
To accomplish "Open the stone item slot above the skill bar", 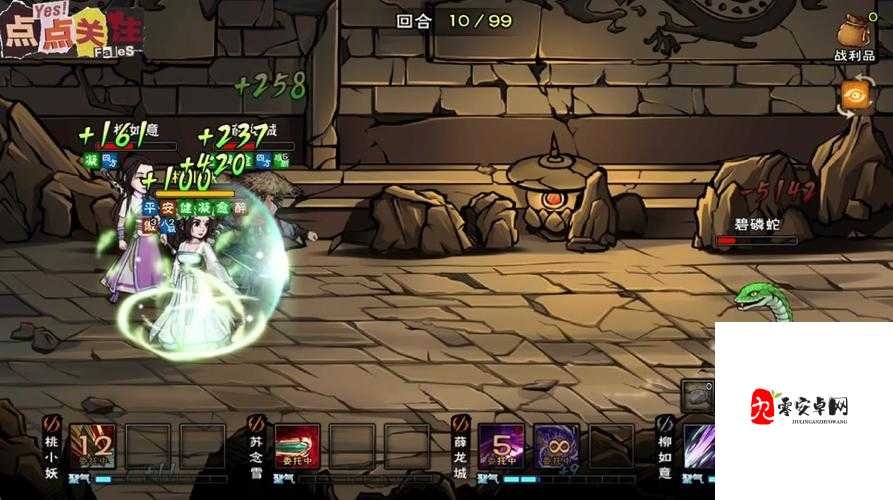I will (697, 396).
